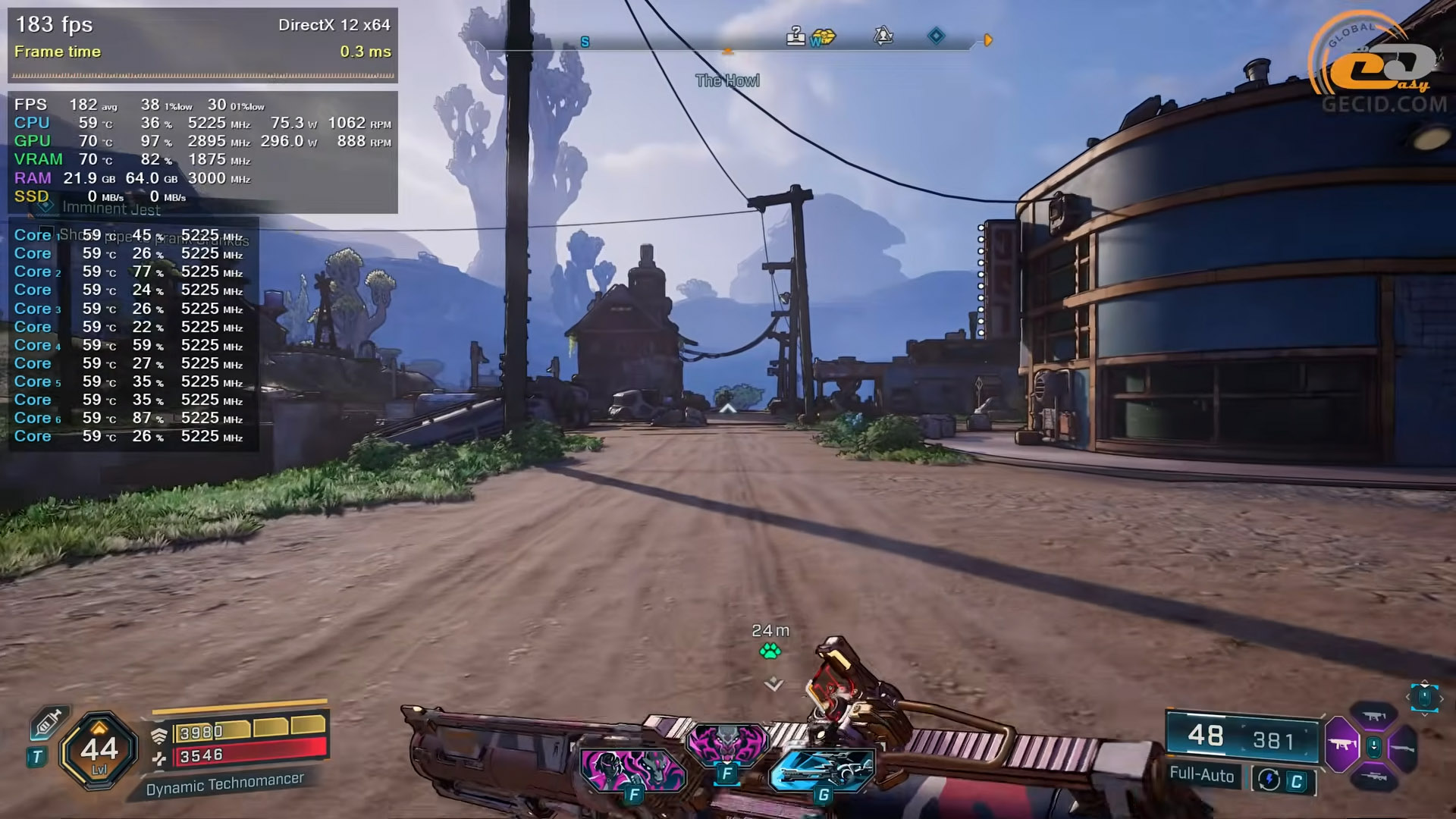Activate the pink beast head action skill

click(726, 742)
